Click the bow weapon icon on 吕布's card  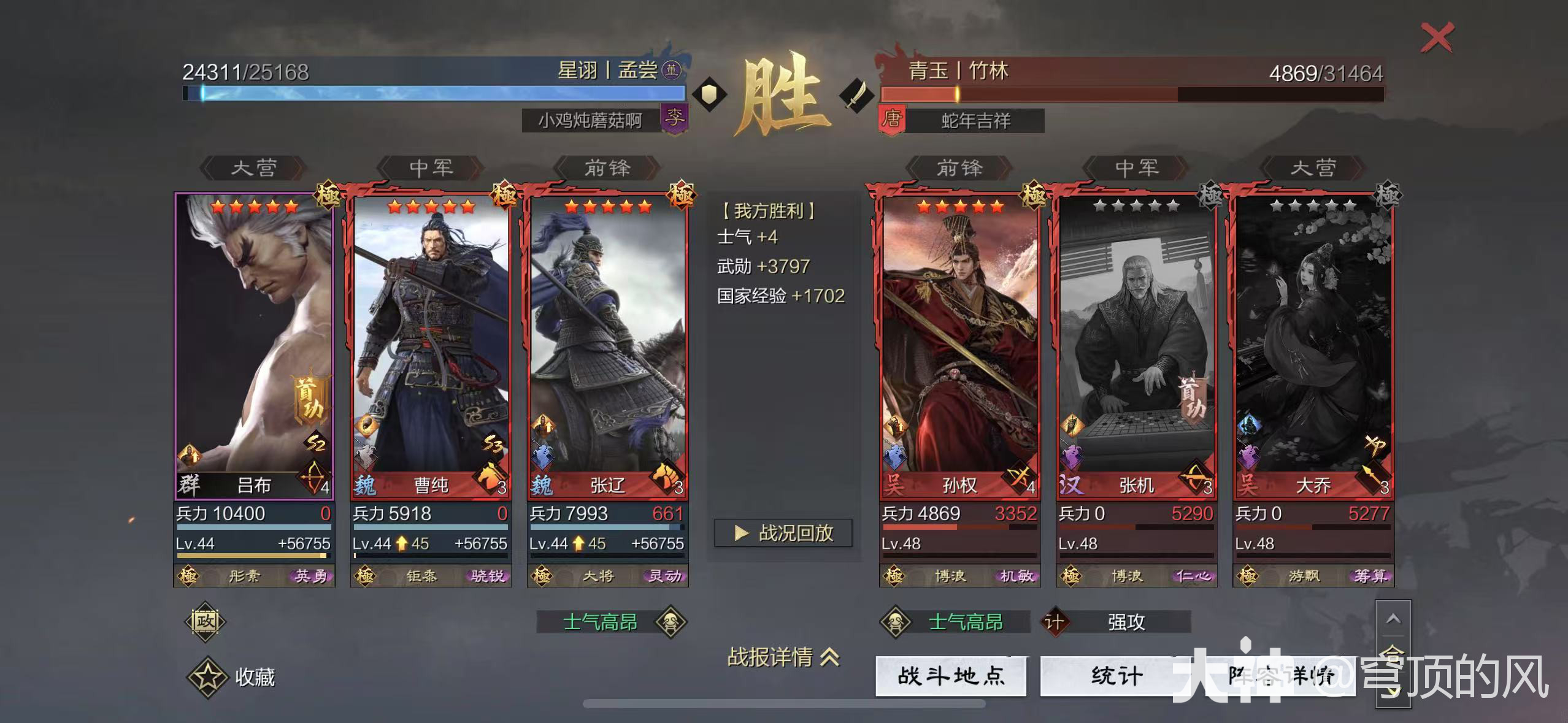(x=313, y=481)
